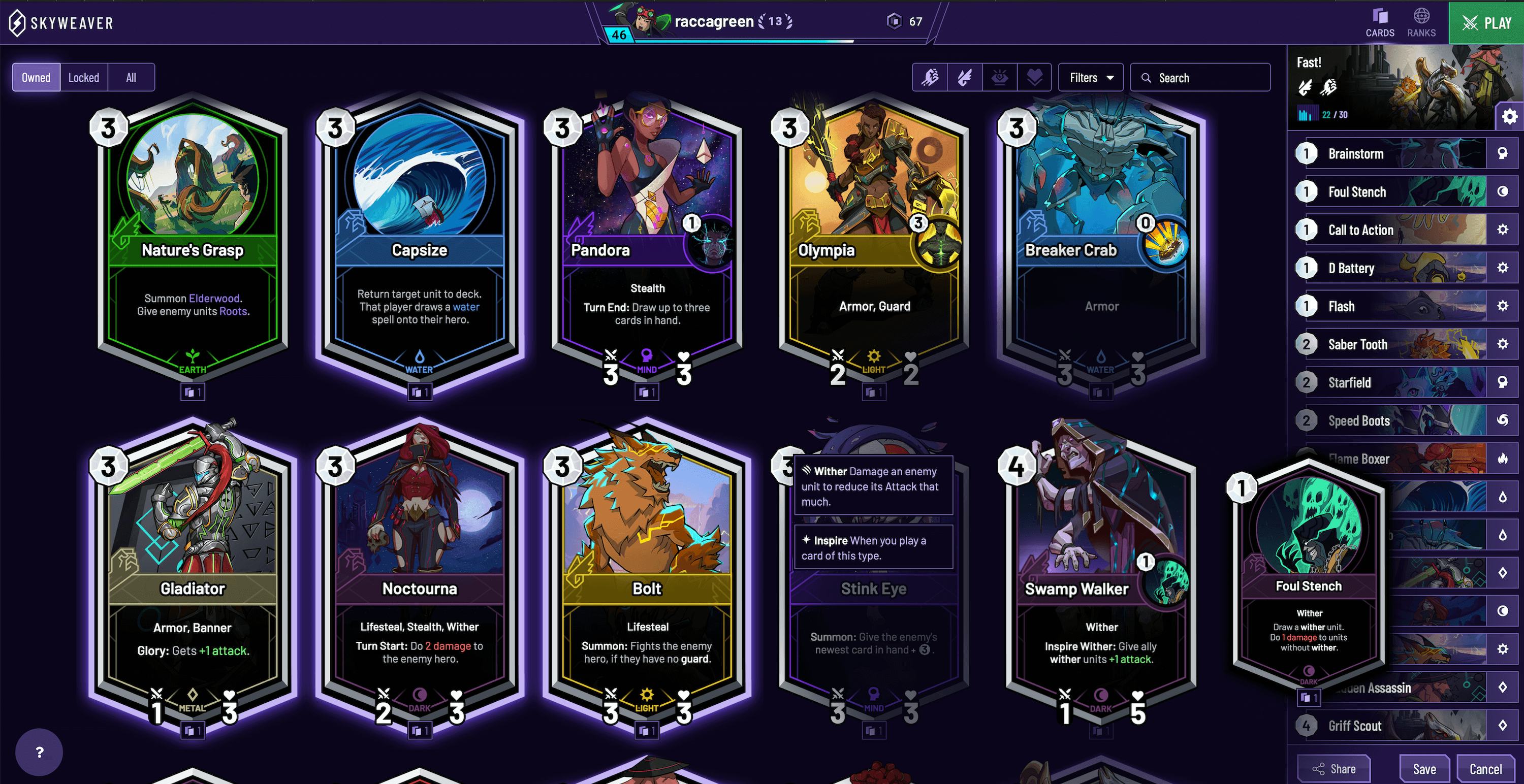Screen dimensions: 1524x784
Task: Click the lamp icon beside Brainstorm entry
Action: pyautogui.click(x=1504, y=153)
